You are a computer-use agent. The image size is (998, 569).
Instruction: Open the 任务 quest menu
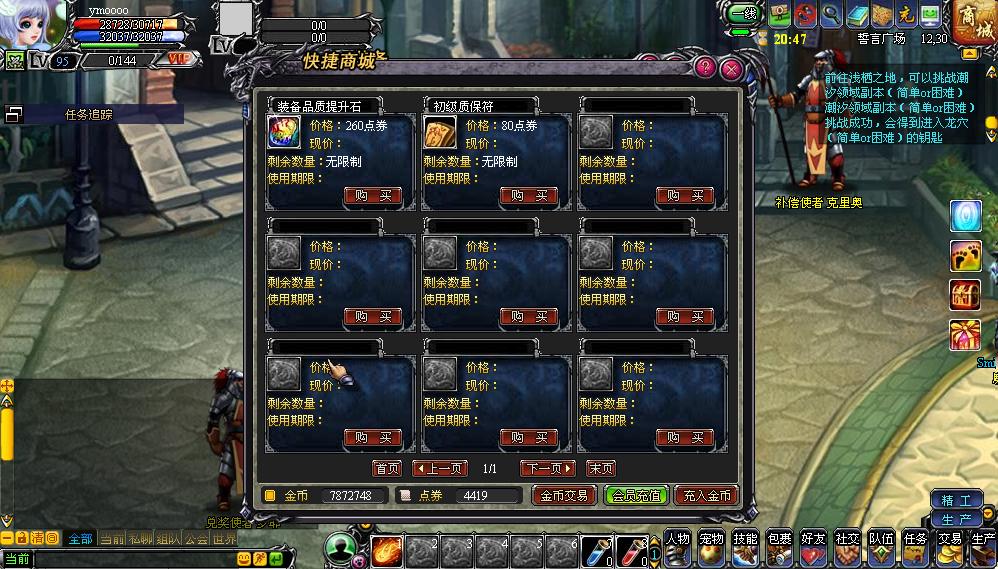click(x=915, y=544)
